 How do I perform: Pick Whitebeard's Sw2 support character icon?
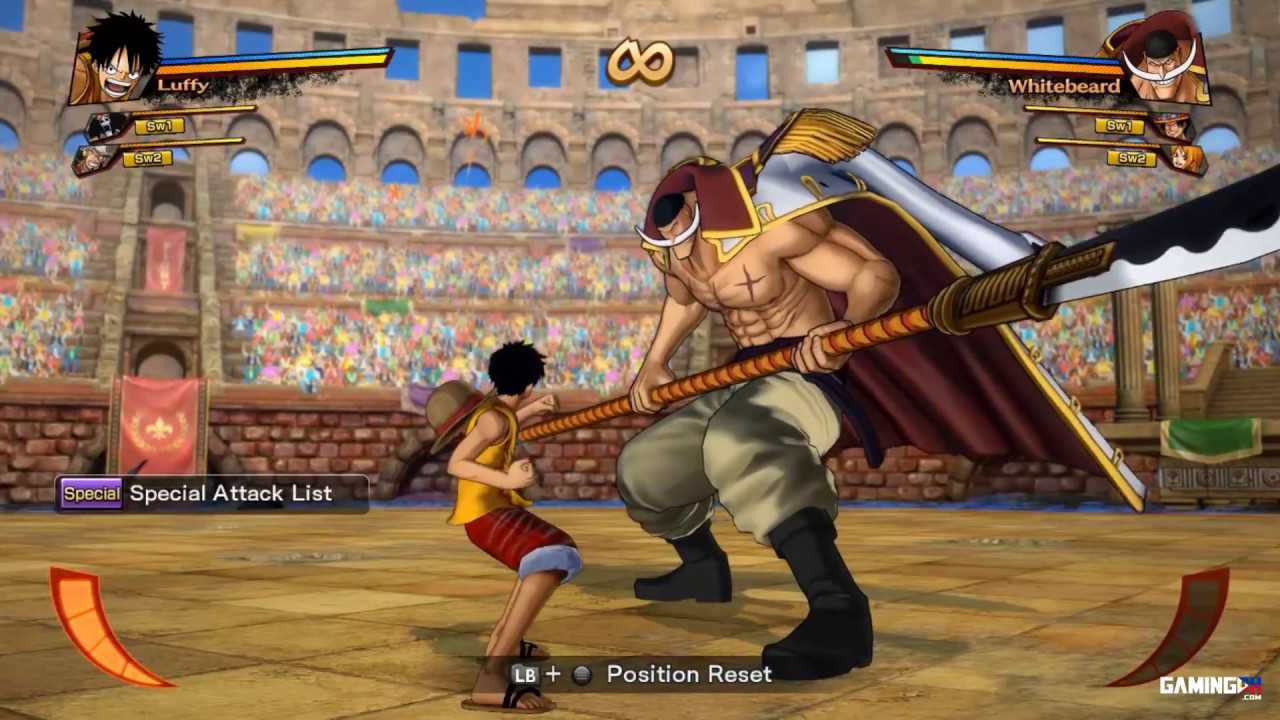pyautogui.click(x=1185, y=158)
